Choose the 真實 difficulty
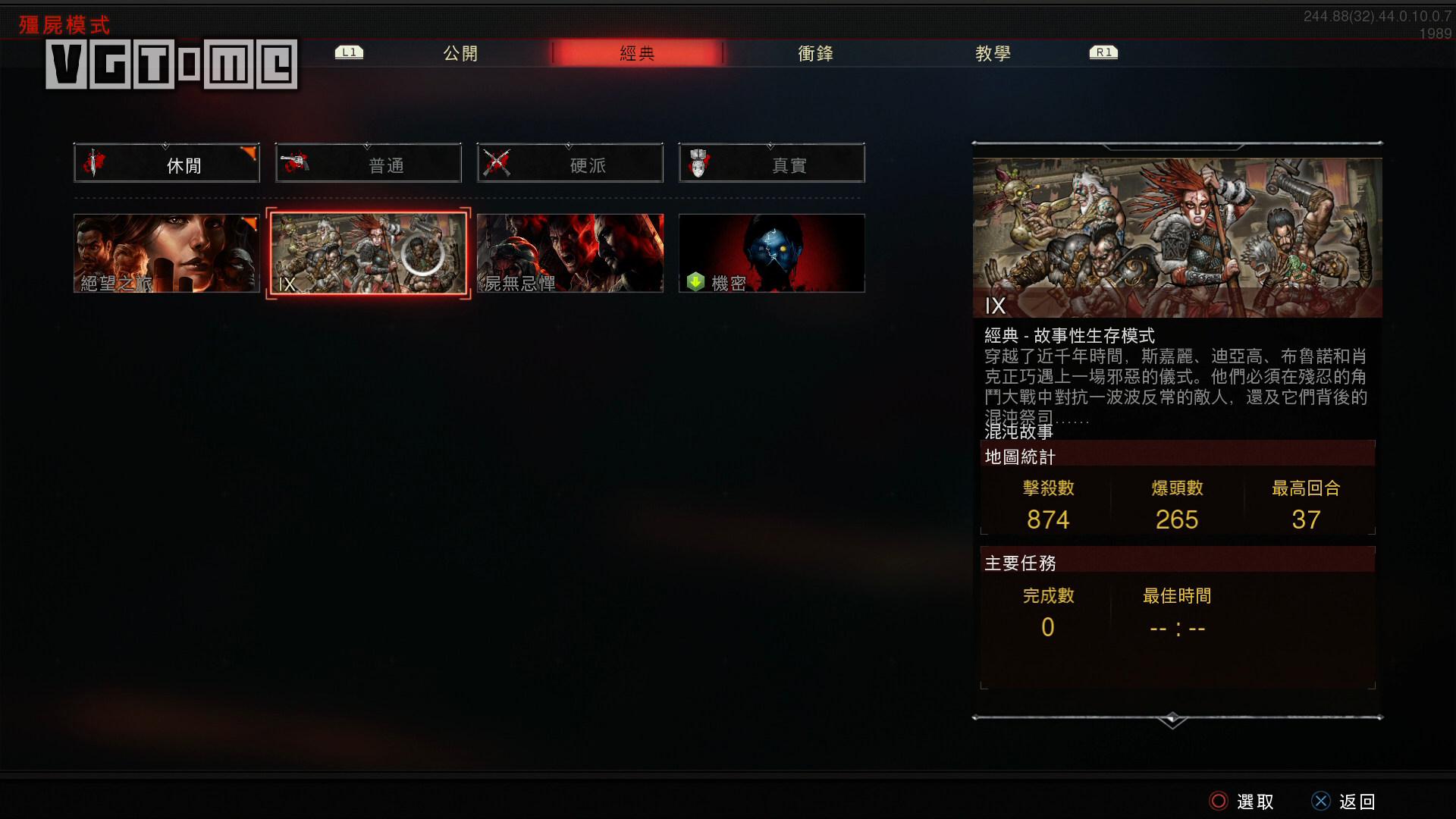This screenshot has height=819, width=1456. (x=772, y=163)
